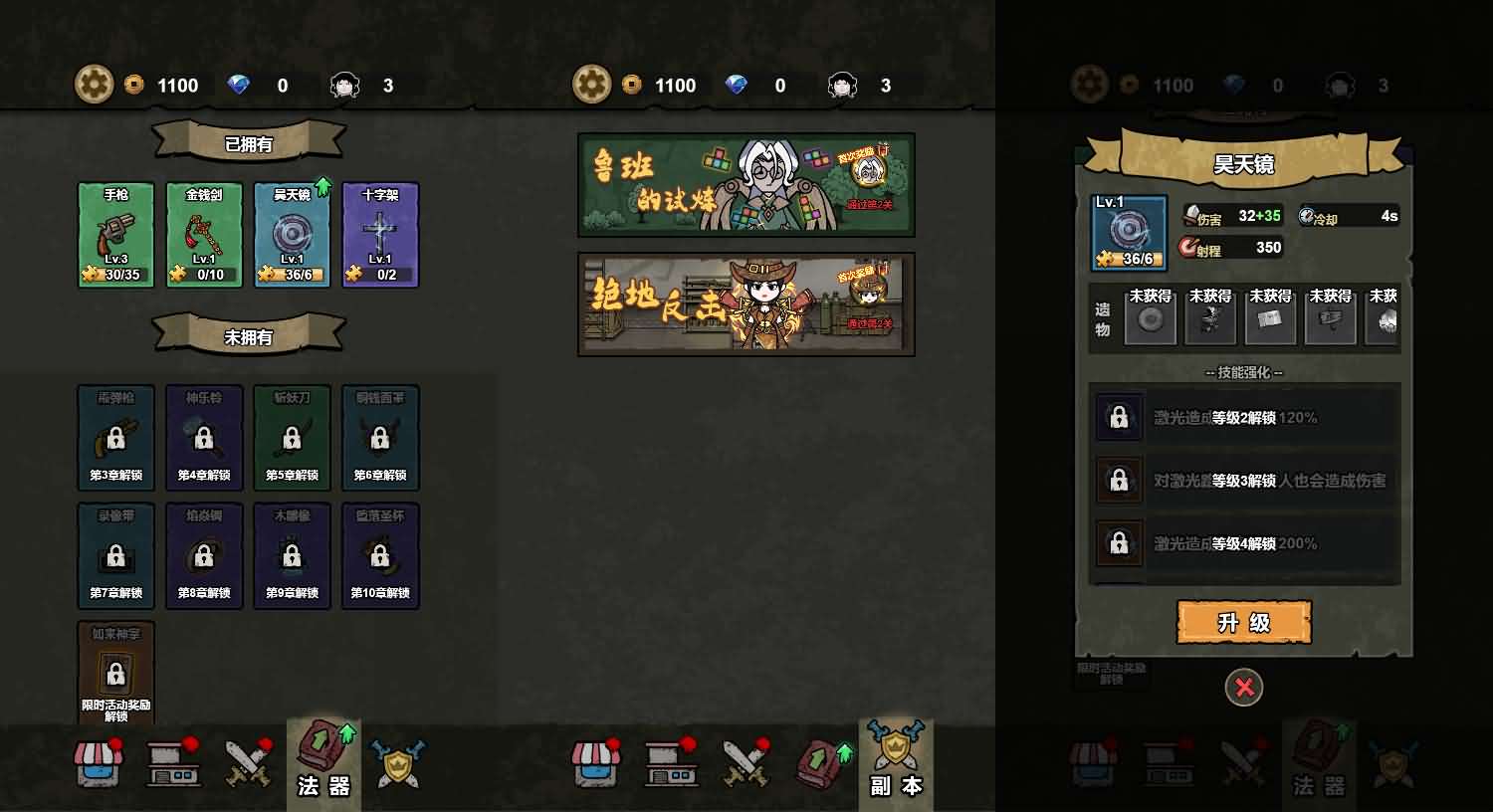Select the 手枪 pistol artifact icon
The image size is (1493, 812).
(116, 232)
